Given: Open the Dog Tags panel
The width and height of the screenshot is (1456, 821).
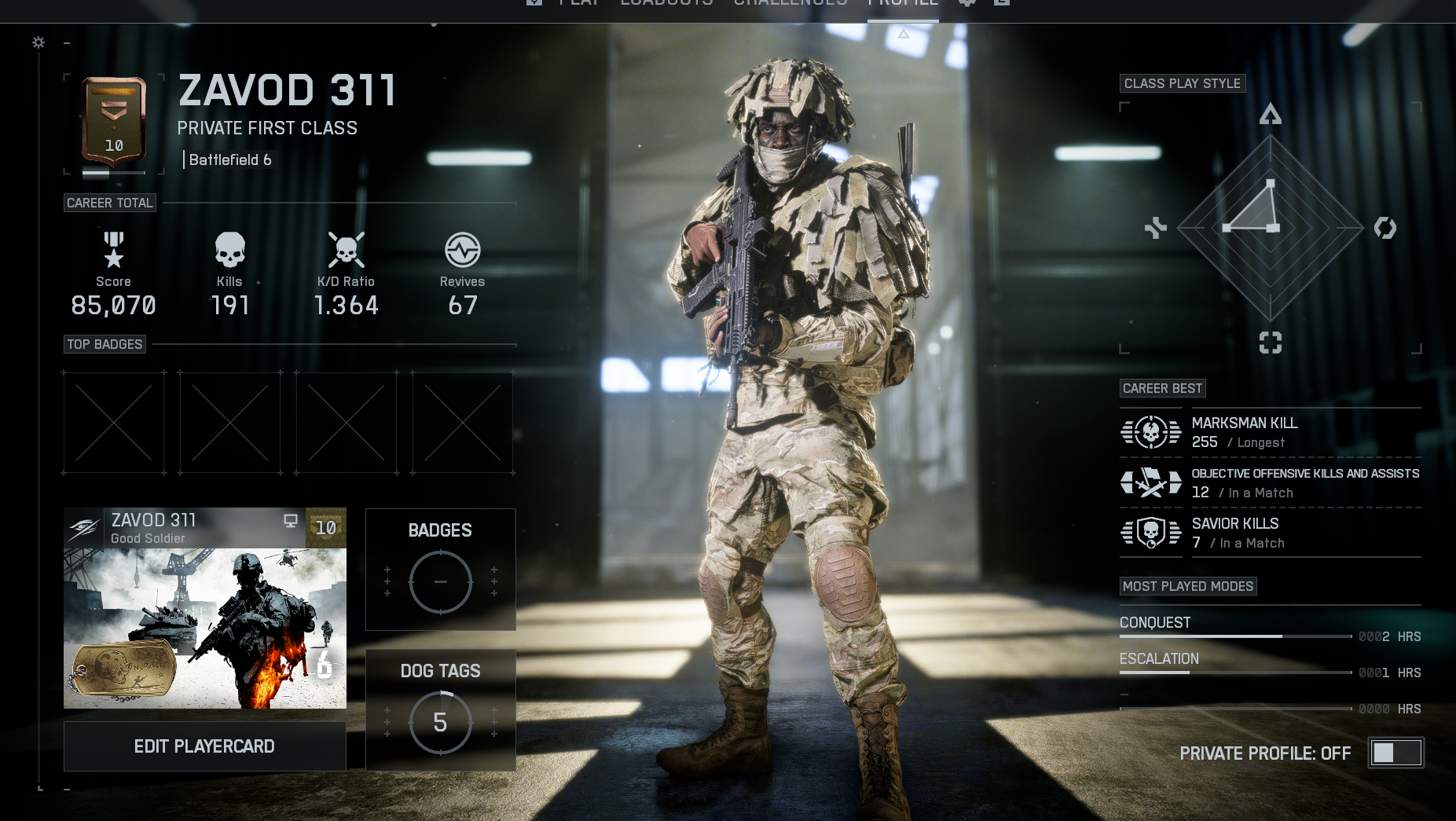Looking at the screenshot, I should (x=440, y=710).
